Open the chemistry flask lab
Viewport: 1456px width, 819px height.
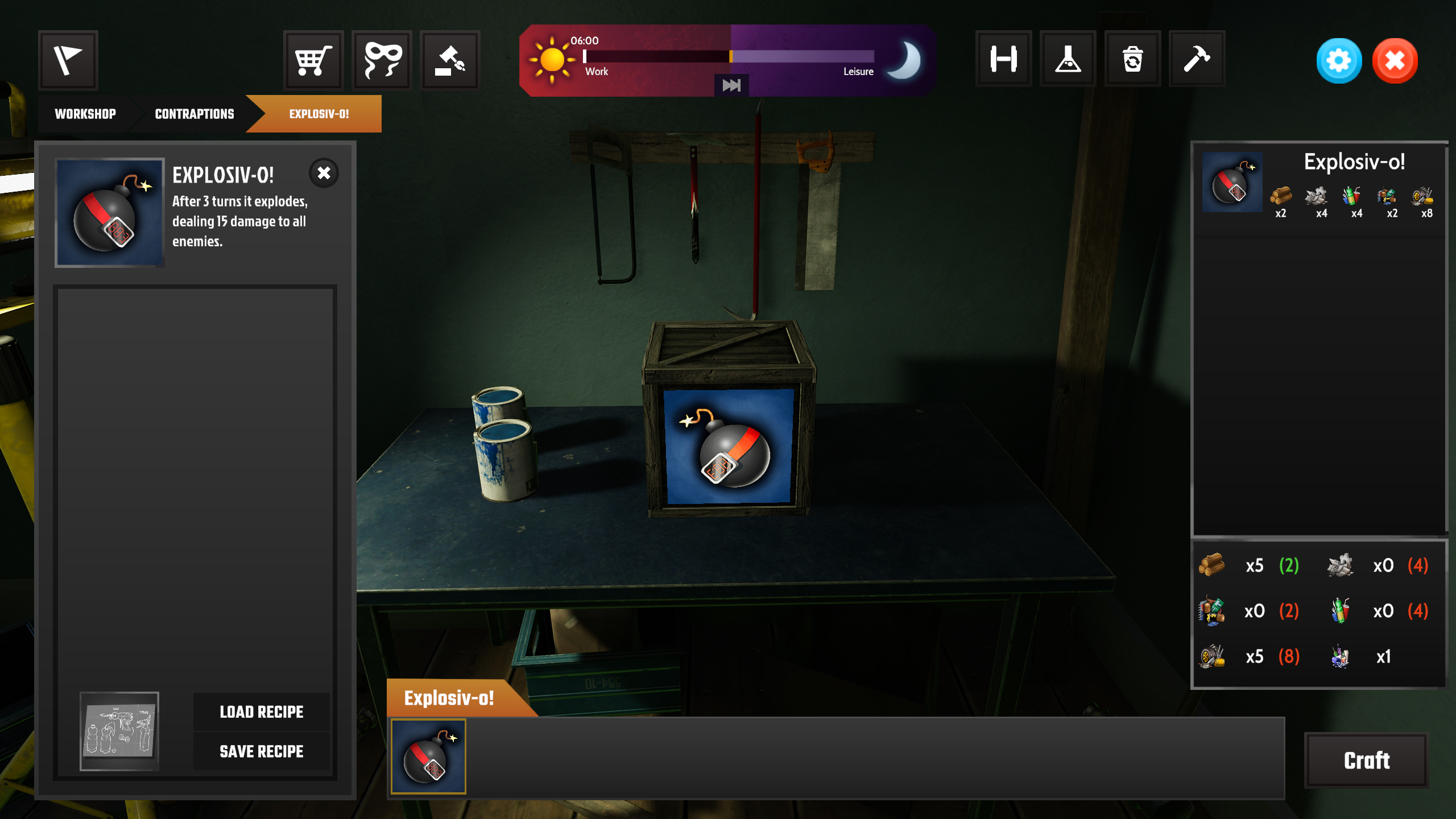(x=1068, y=59)
